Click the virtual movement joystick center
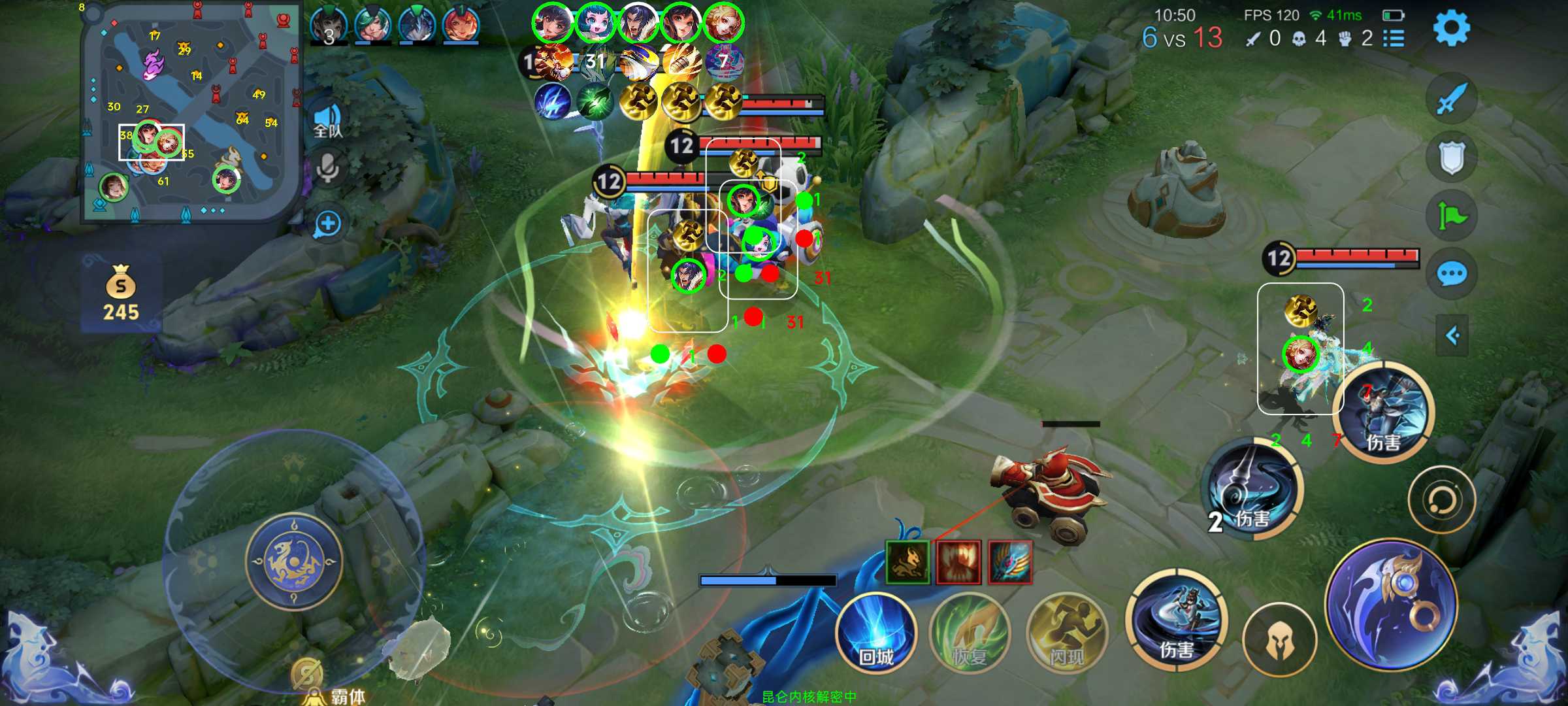 (x=294, y=560)
